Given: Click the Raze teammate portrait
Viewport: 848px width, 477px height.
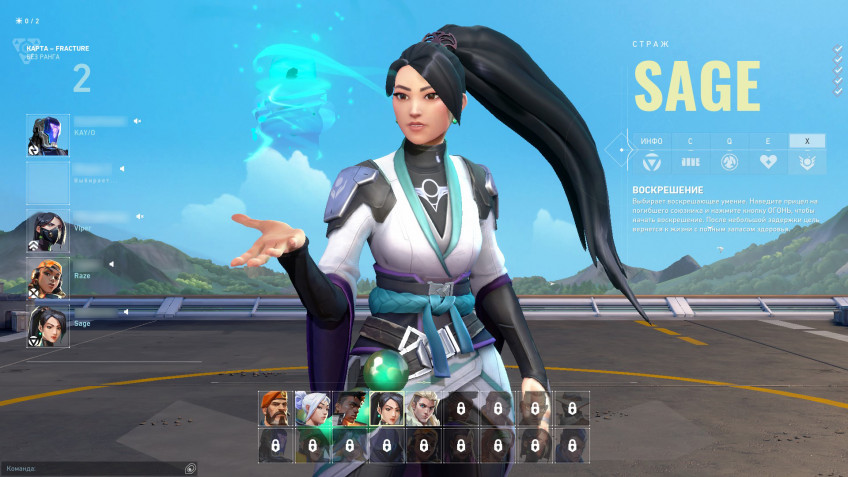Looking at the screenshot, I should (48, 278).
